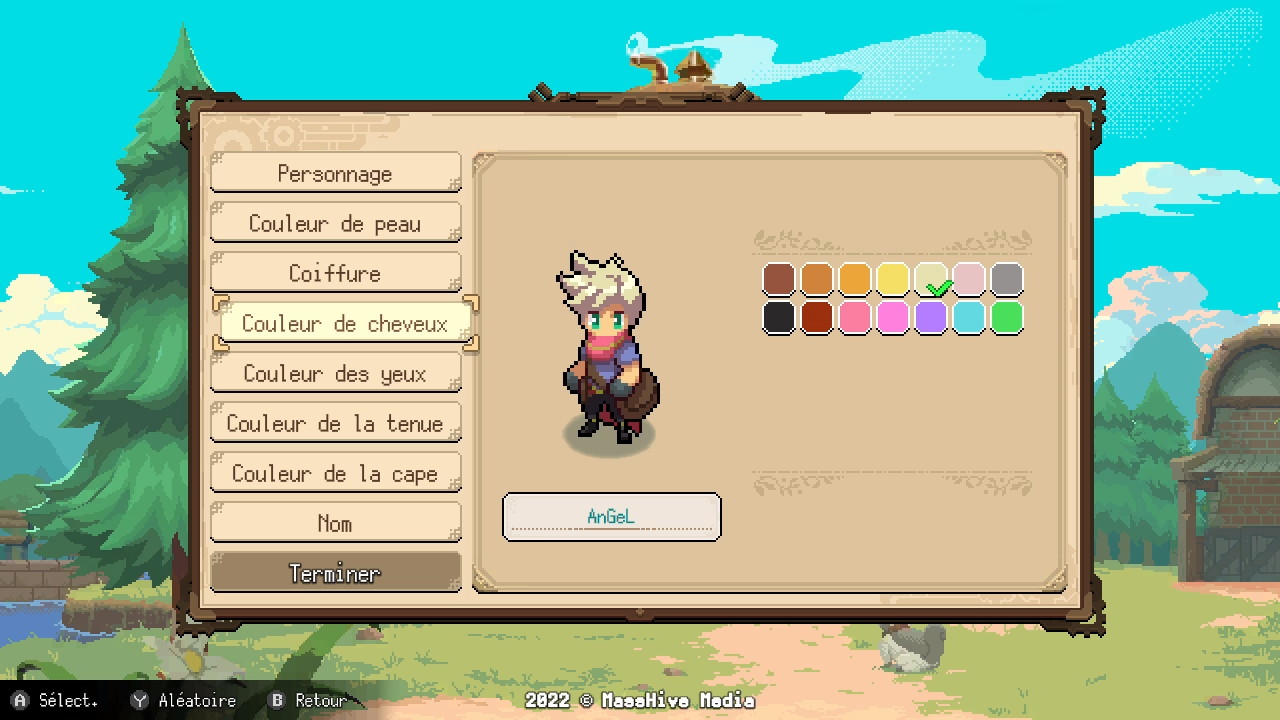1280x720 pixels.
Task: Pick the black hair color swatch
Action: click(779, 318)
